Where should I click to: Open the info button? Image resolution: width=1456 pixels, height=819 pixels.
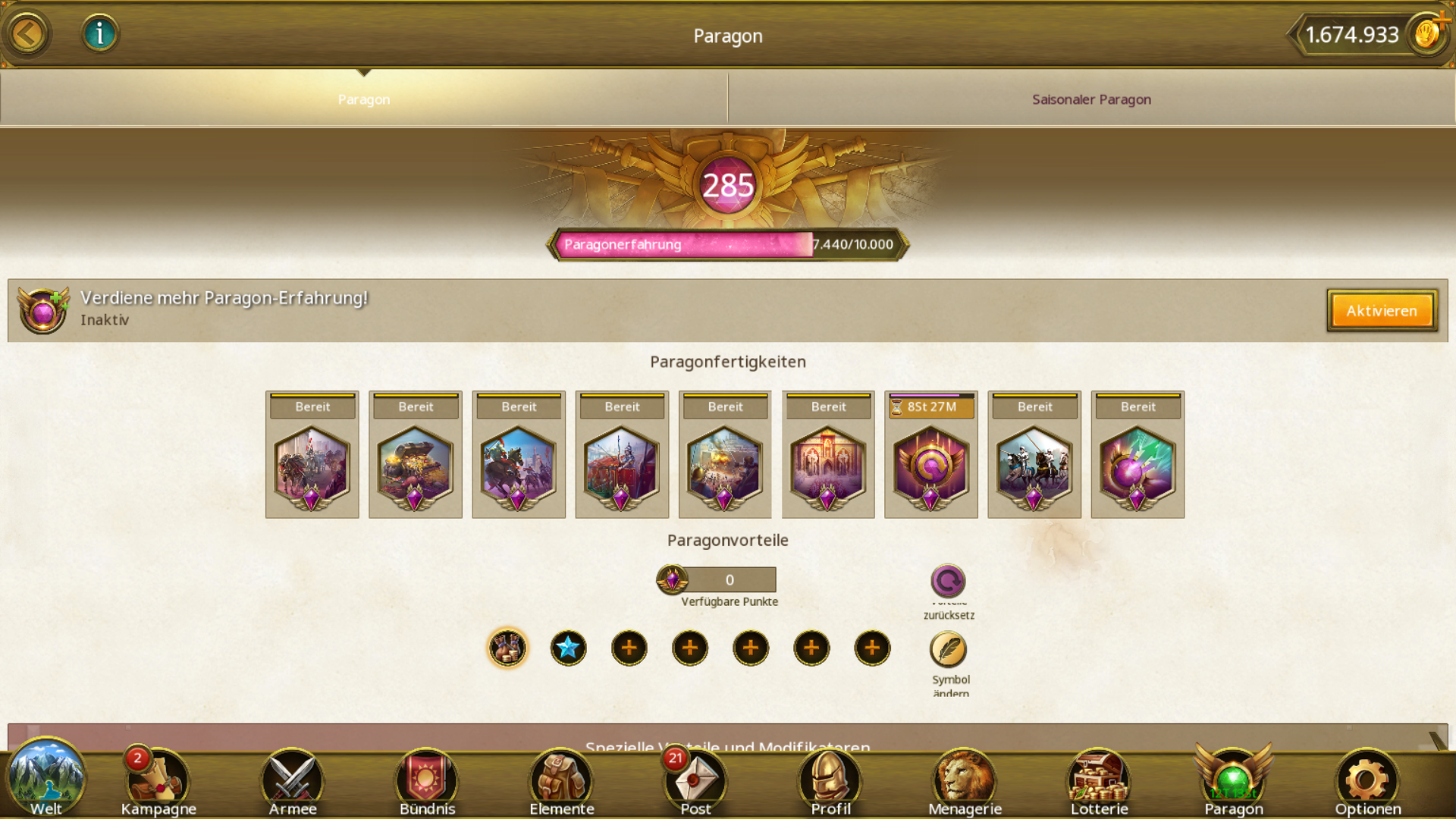(99, 34)
